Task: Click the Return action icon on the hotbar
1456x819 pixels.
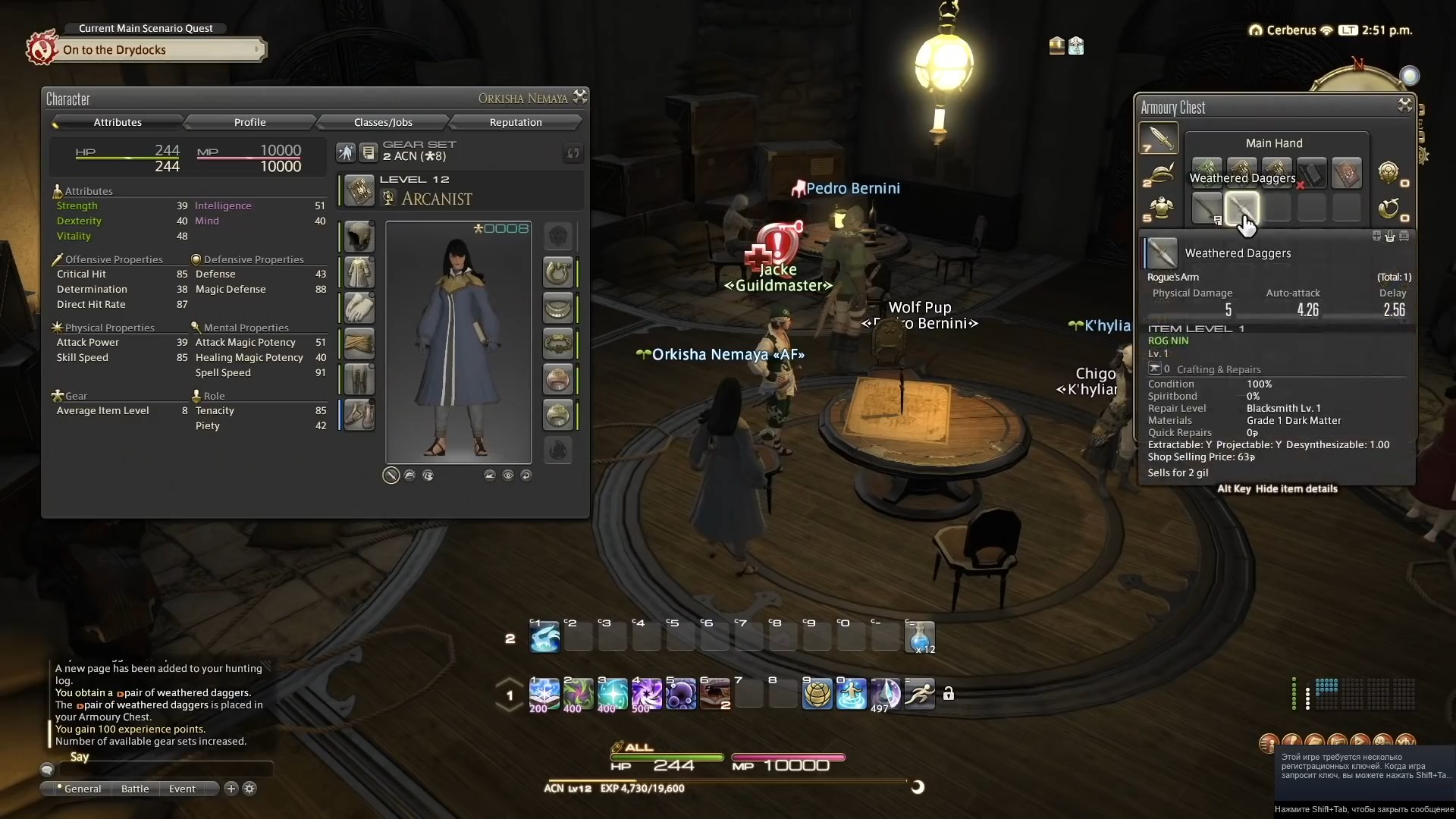Action: [852, 694]
